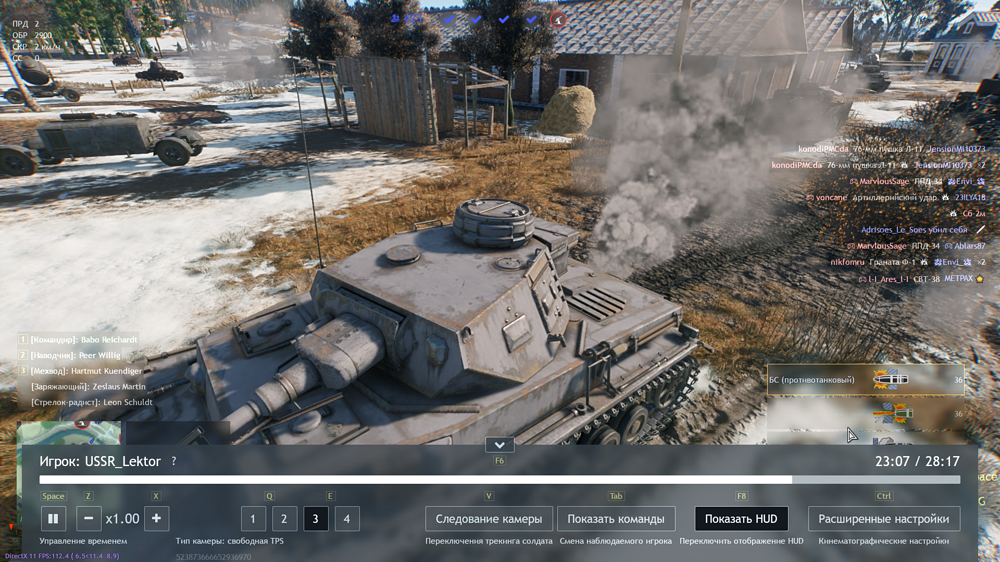Screen dimensions: 1000x562
Task: Increase the replay time speed
Action: click(x=156, y=519)
